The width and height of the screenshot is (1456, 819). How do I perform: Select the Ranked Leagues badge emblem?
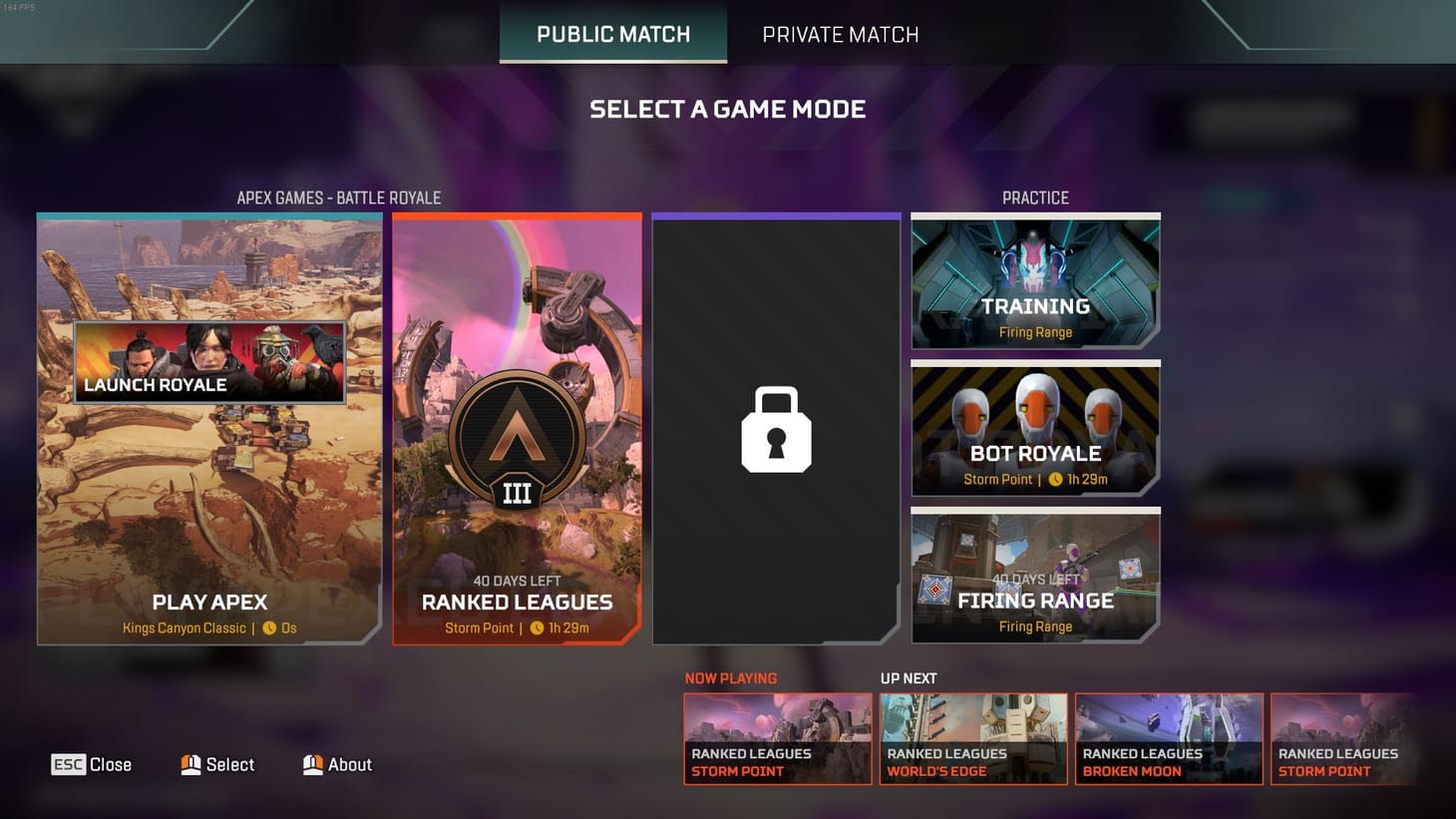click(517, 437)
